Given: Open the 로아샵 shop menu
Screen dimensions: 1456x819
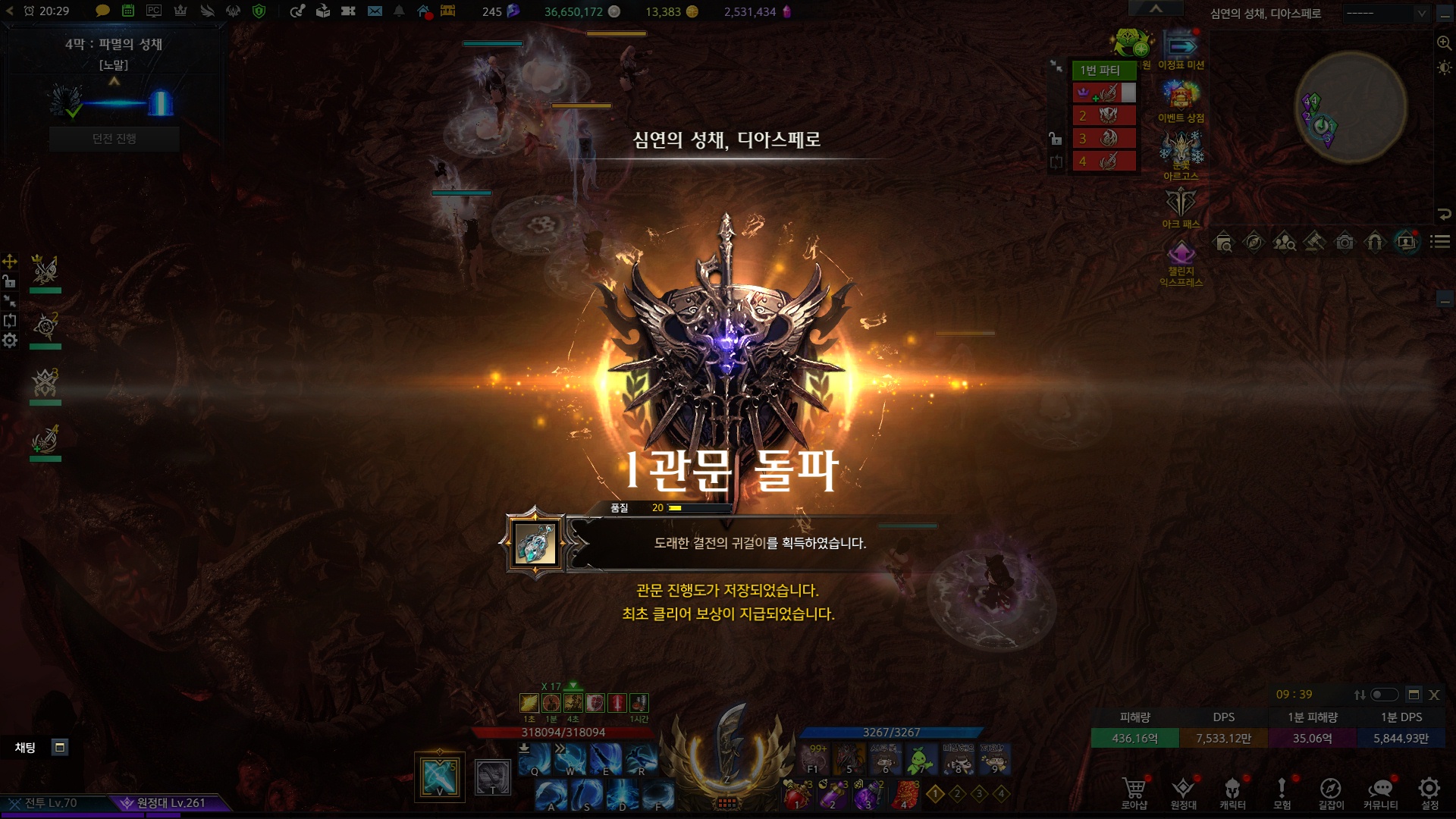Looking at the screenshot, I should pos(1134,792).
